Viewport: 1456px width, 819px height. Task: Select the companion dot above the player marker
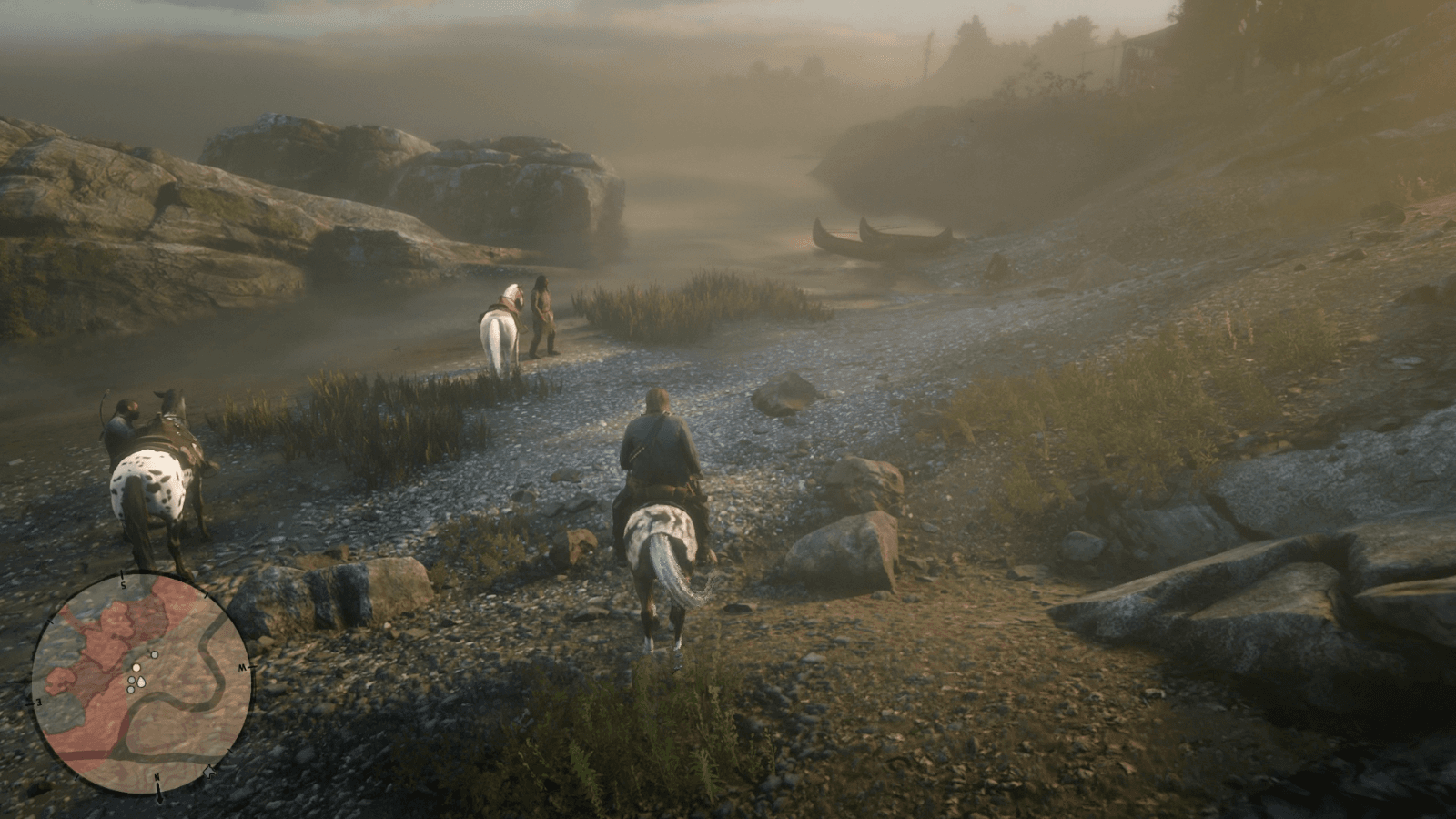click(154, 655)
